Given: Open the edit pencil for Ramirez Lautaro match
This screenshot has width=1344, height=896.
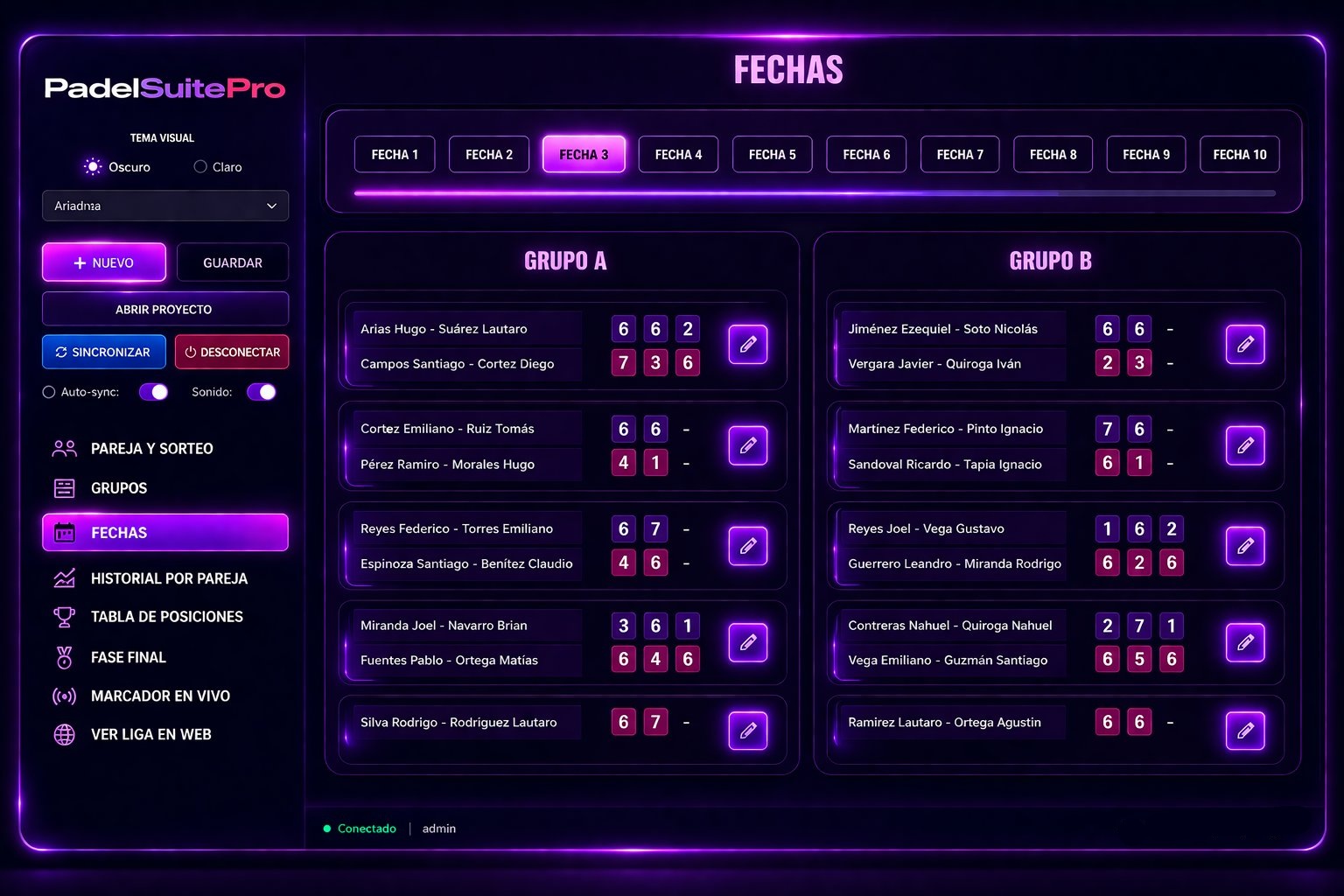Looking at the screenshot, I should pos(1244,731).
